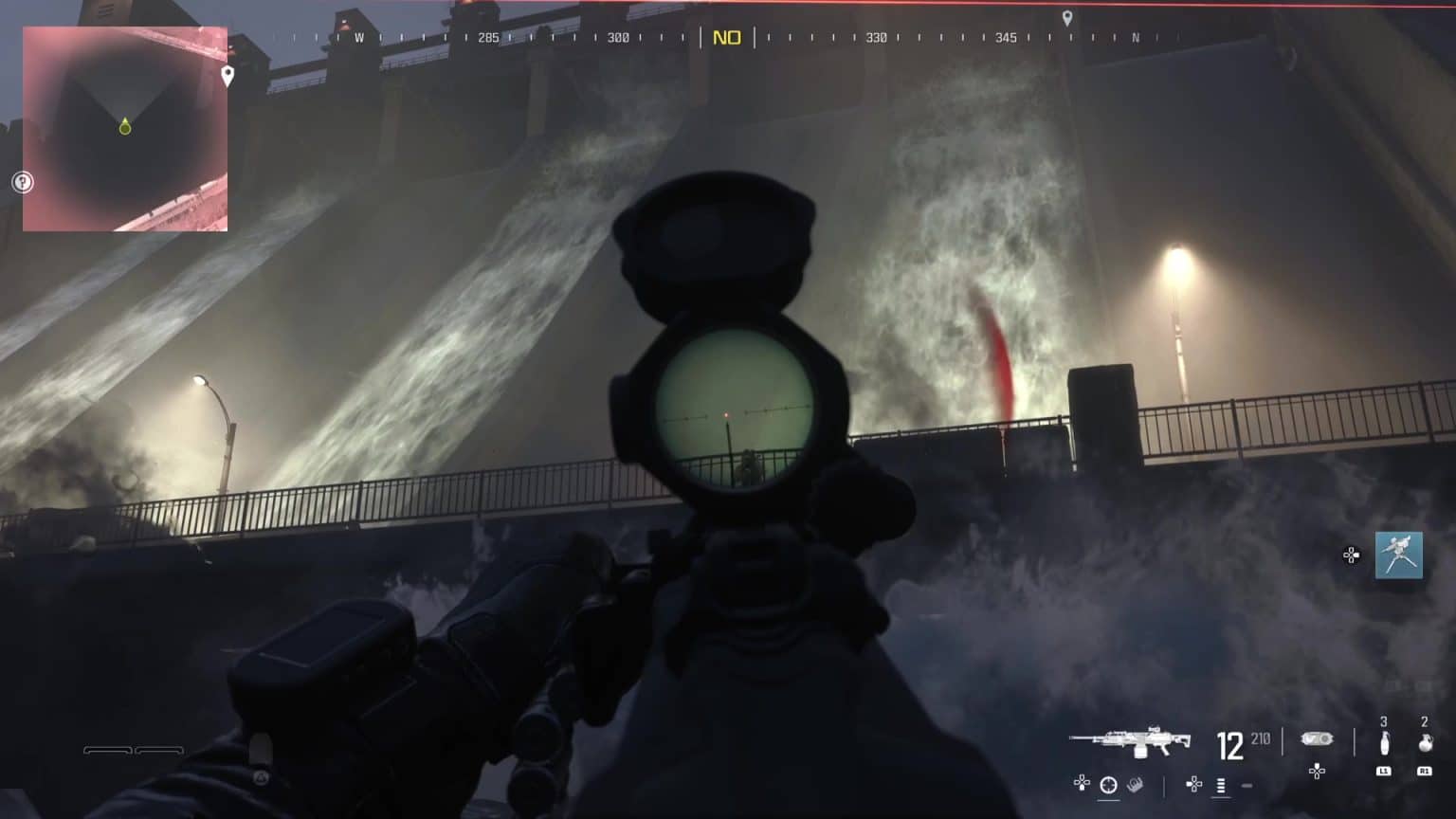Select the ping reticle icon in the HUD
This screenshot has height=819, width=1456.
(x=1108, y=784)
